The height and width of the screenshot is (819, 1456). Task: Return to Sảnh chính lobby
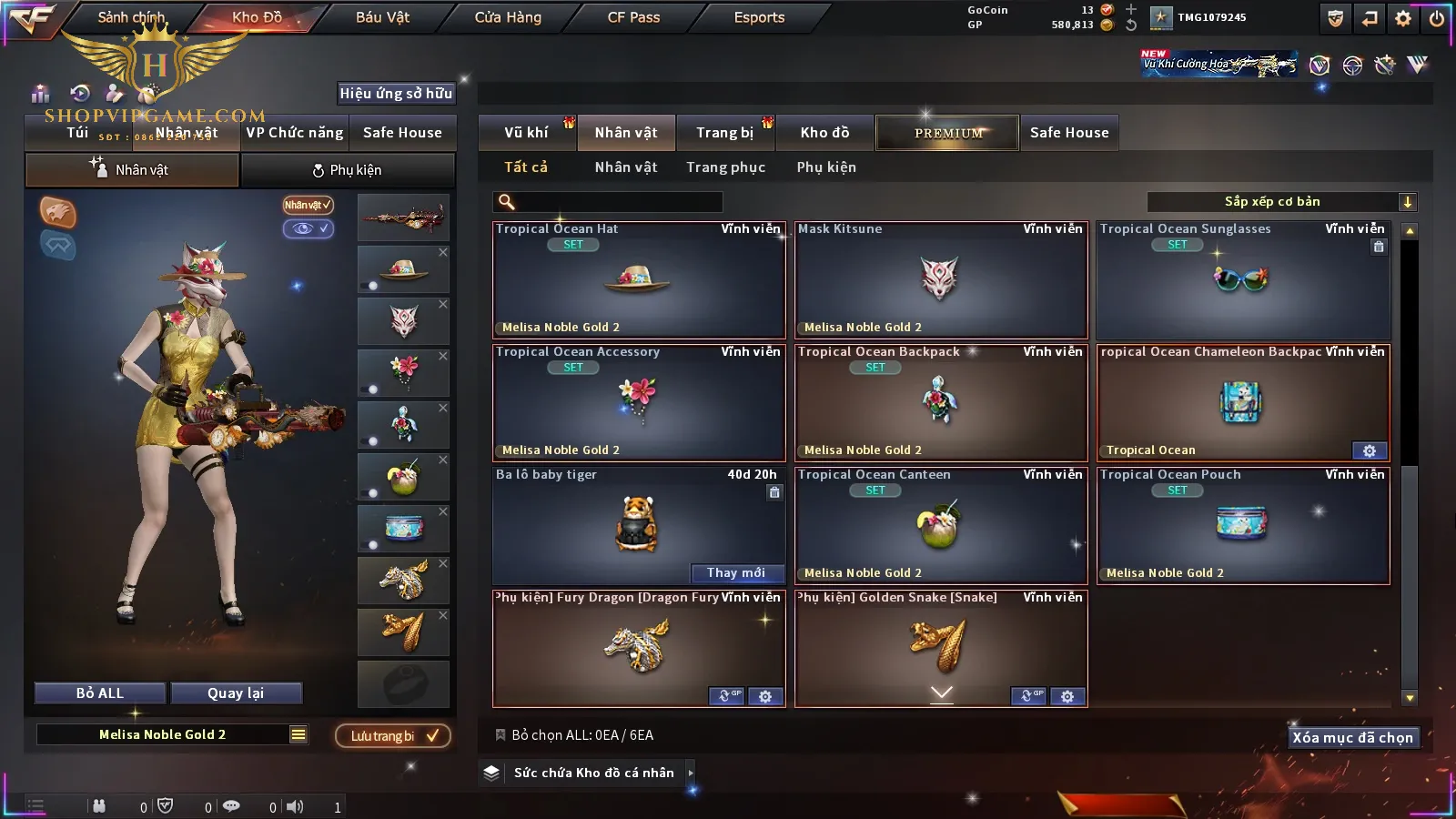coord(131,17)
